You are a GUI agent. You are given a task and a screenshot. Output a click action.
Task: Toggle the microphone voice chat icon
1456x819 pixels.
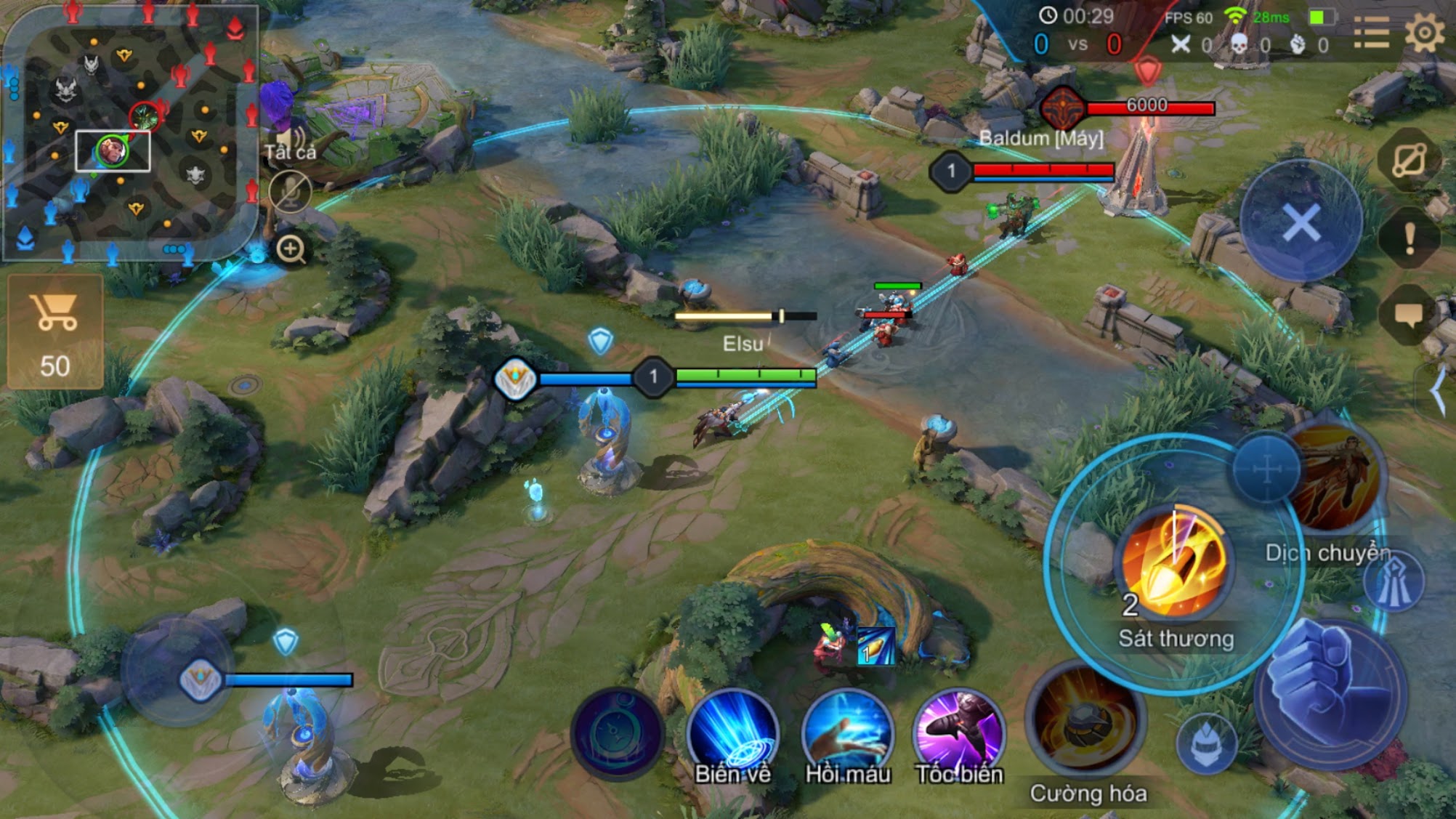pos(290,192)
